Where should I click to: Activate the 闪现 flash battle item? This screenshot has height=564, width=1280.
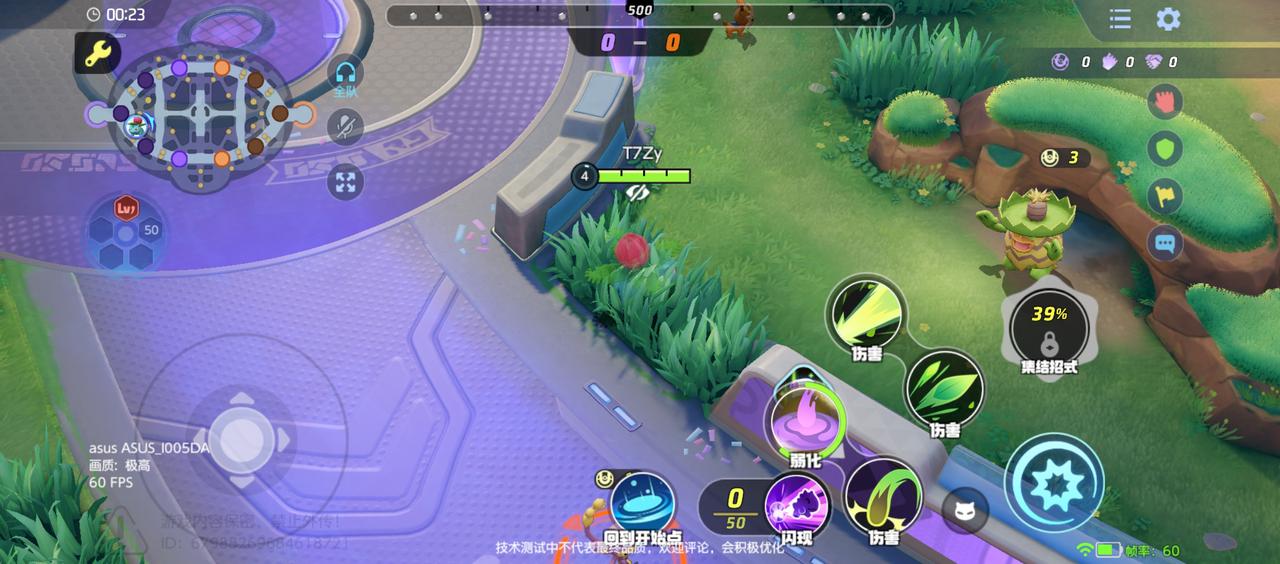(797, 506)
